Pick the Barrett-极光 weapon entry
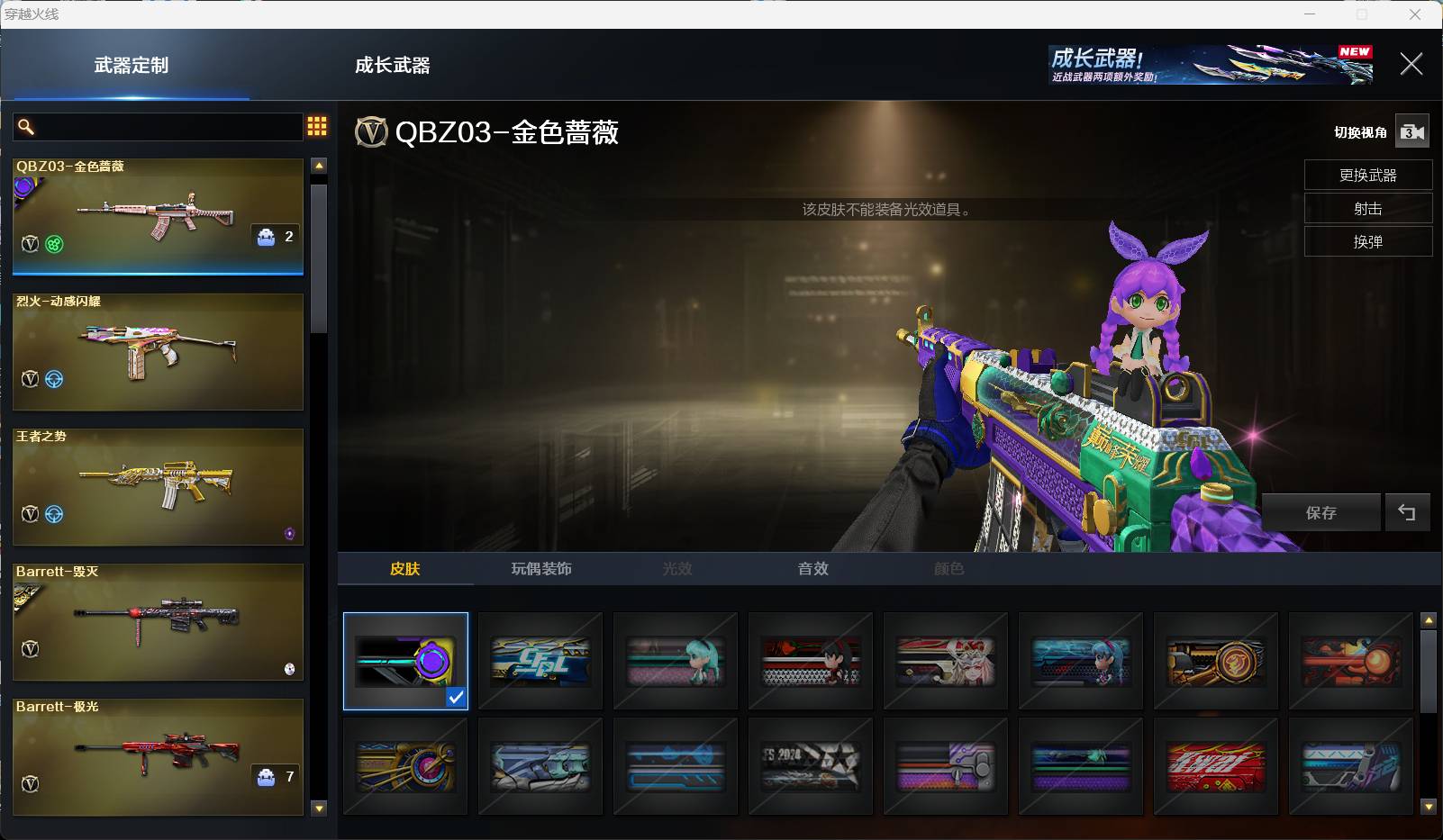Viewport: 1443px width, 840px height. click(158, 757)
